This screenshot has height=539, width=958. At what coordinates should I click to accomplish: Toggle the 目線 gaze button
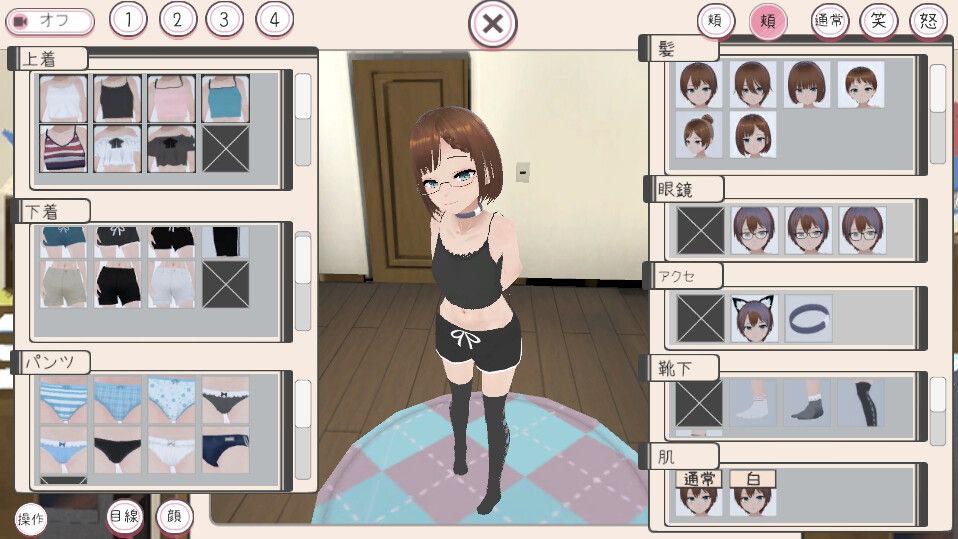pyautogui.click(x=124, y=517)
